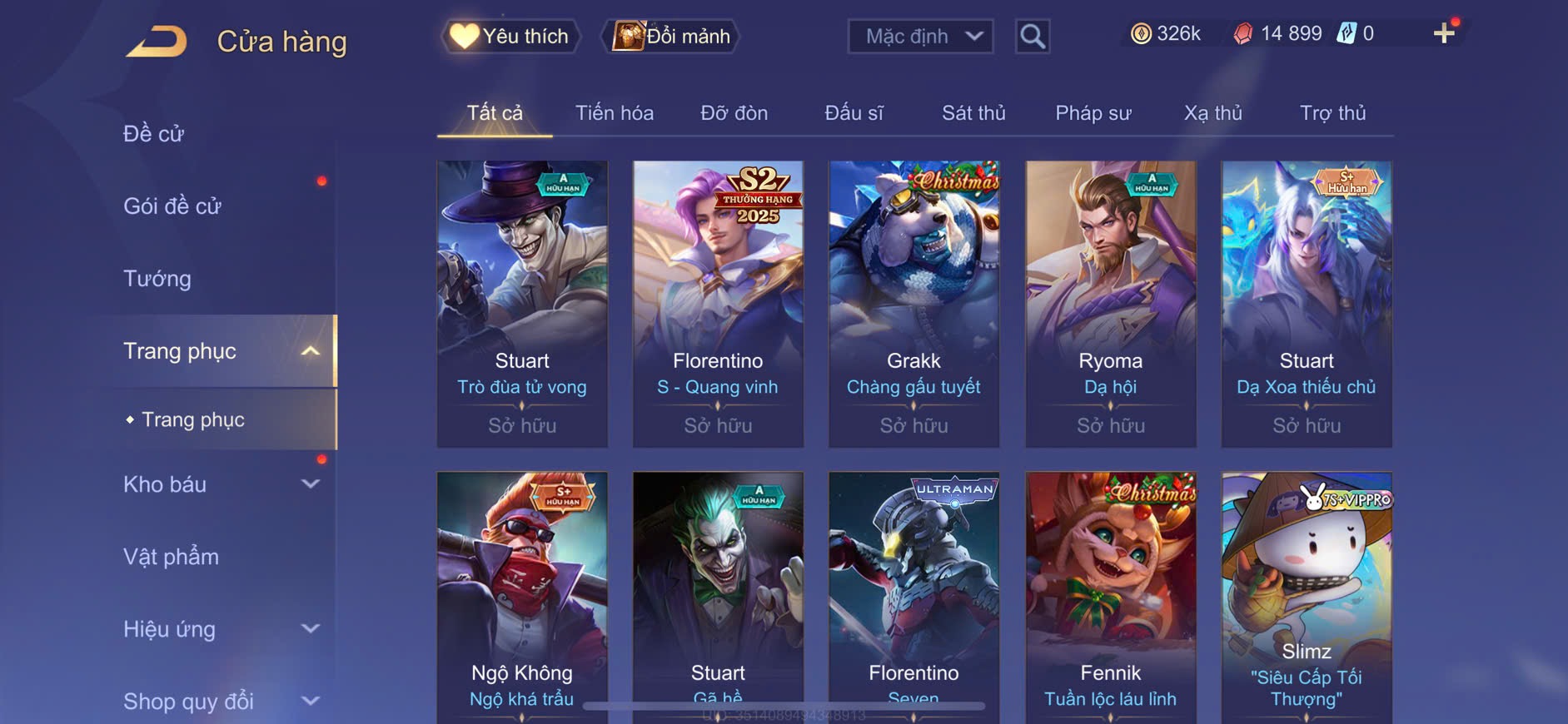Go to the Tướng heroes section
The image size is (1568, 724).
[x=157, y=279]
